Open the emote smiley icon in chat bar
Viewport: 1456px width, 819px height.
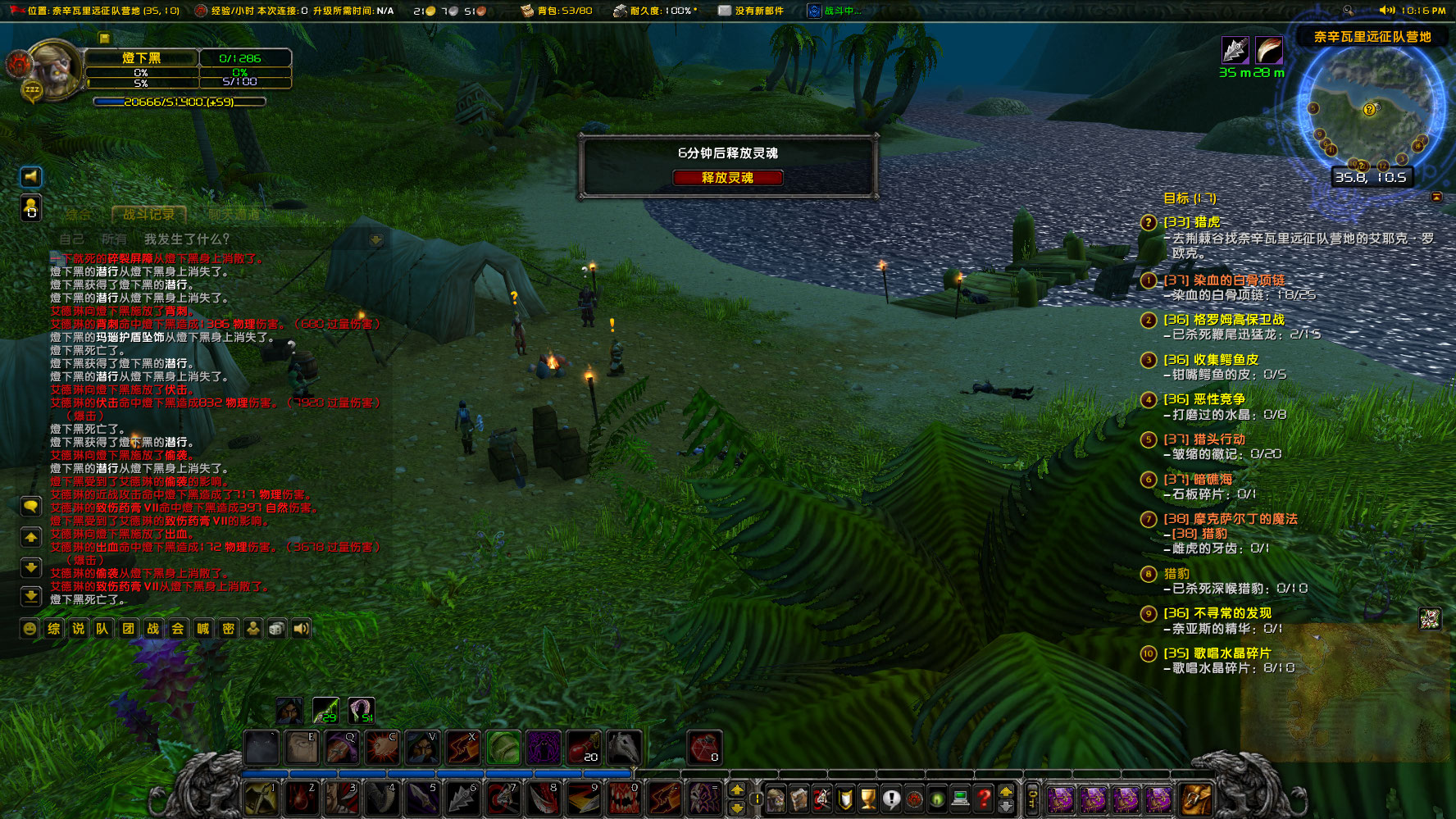[x=30, y=628]
